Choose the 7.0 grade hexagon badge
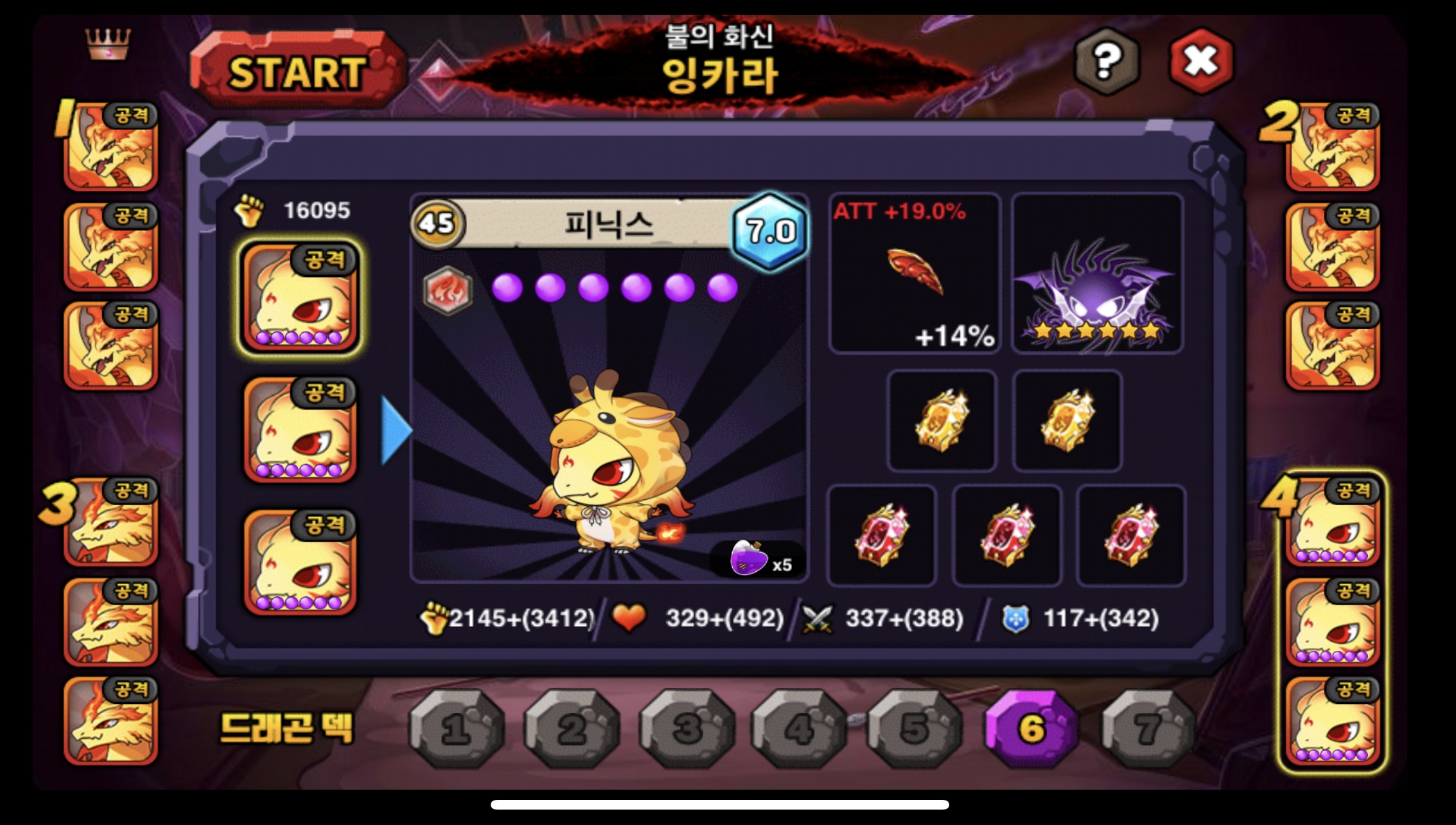Viewport: 1456px width, 825px height. (770, 231)
